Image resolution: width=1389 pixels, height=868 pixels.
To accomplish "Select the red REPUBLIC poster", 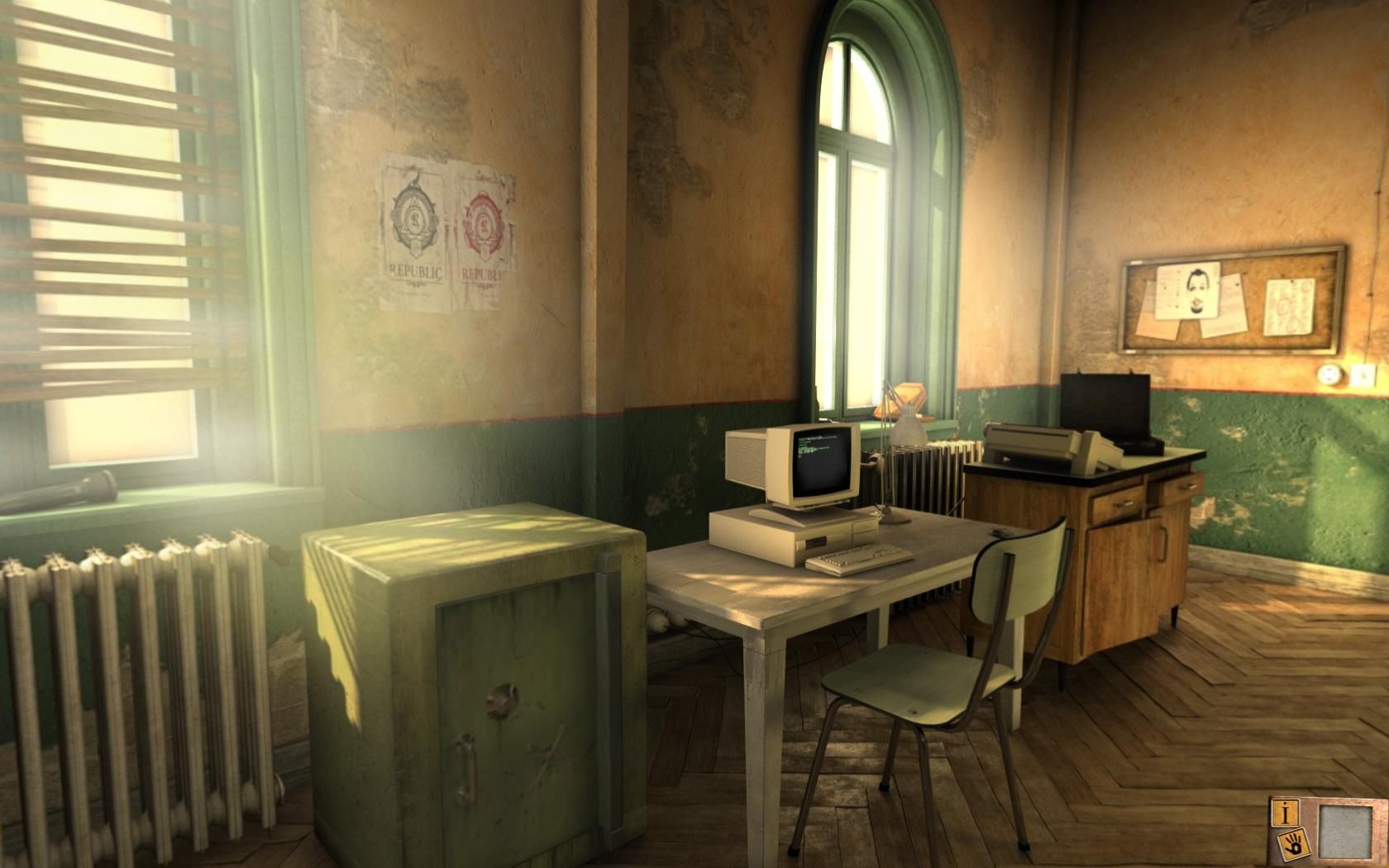I will point(484,223).
